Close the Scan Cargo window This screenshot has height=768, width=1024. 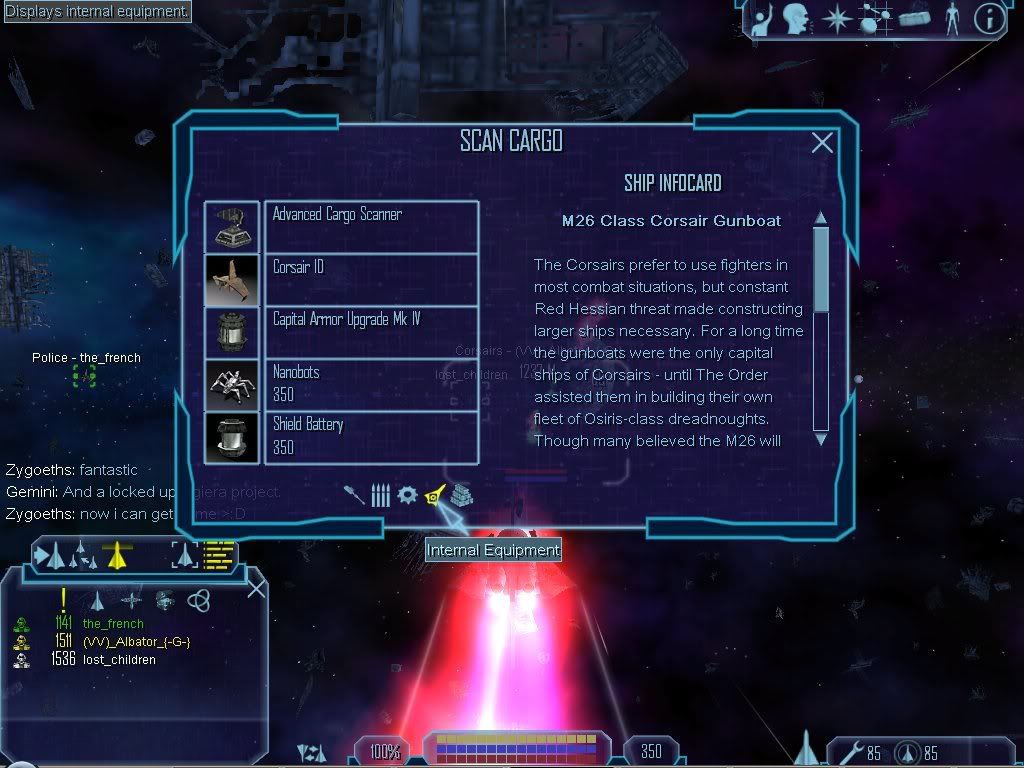point(822,143)
